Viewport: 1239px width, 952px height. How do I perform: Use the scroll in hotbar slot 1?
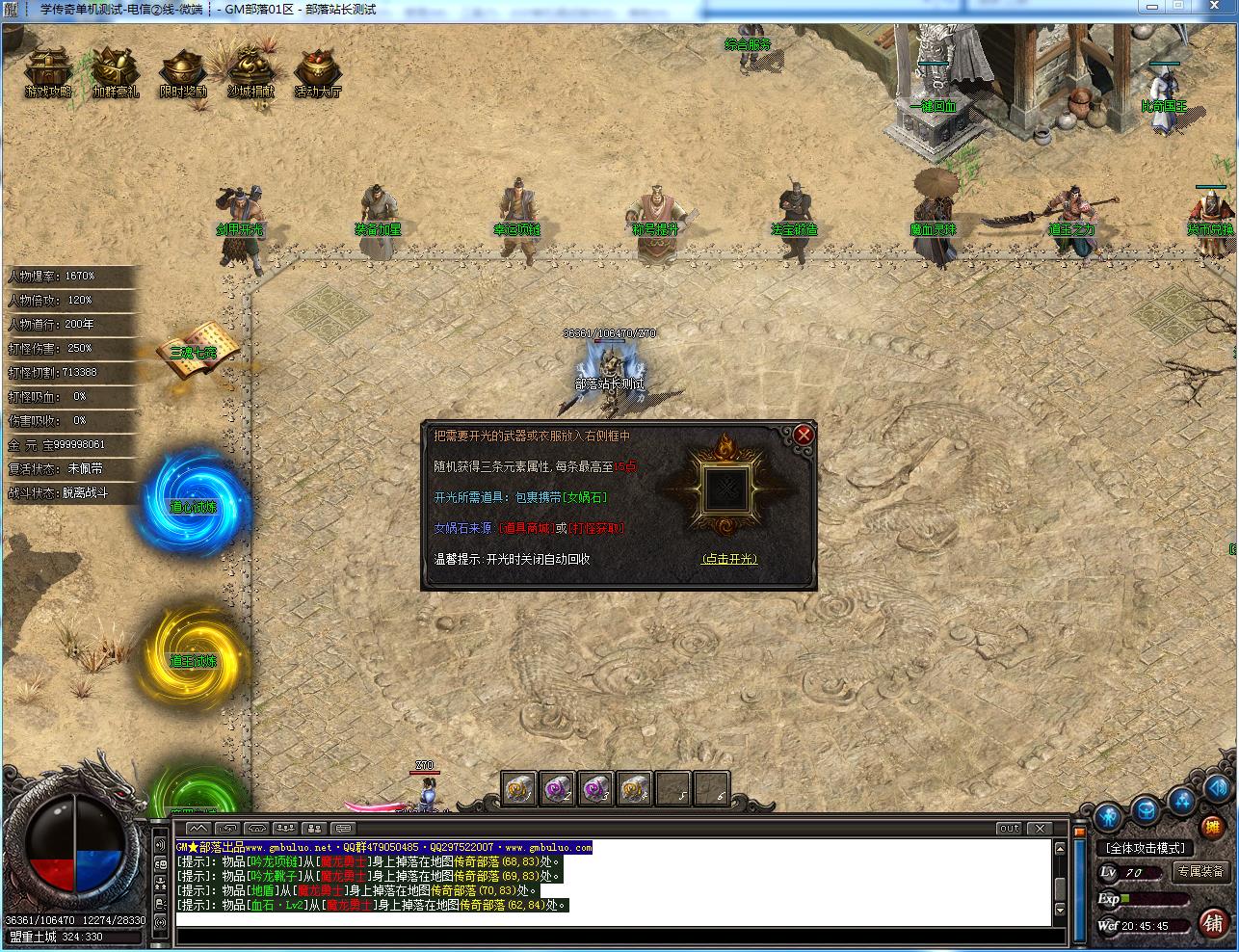click(519, 788)
